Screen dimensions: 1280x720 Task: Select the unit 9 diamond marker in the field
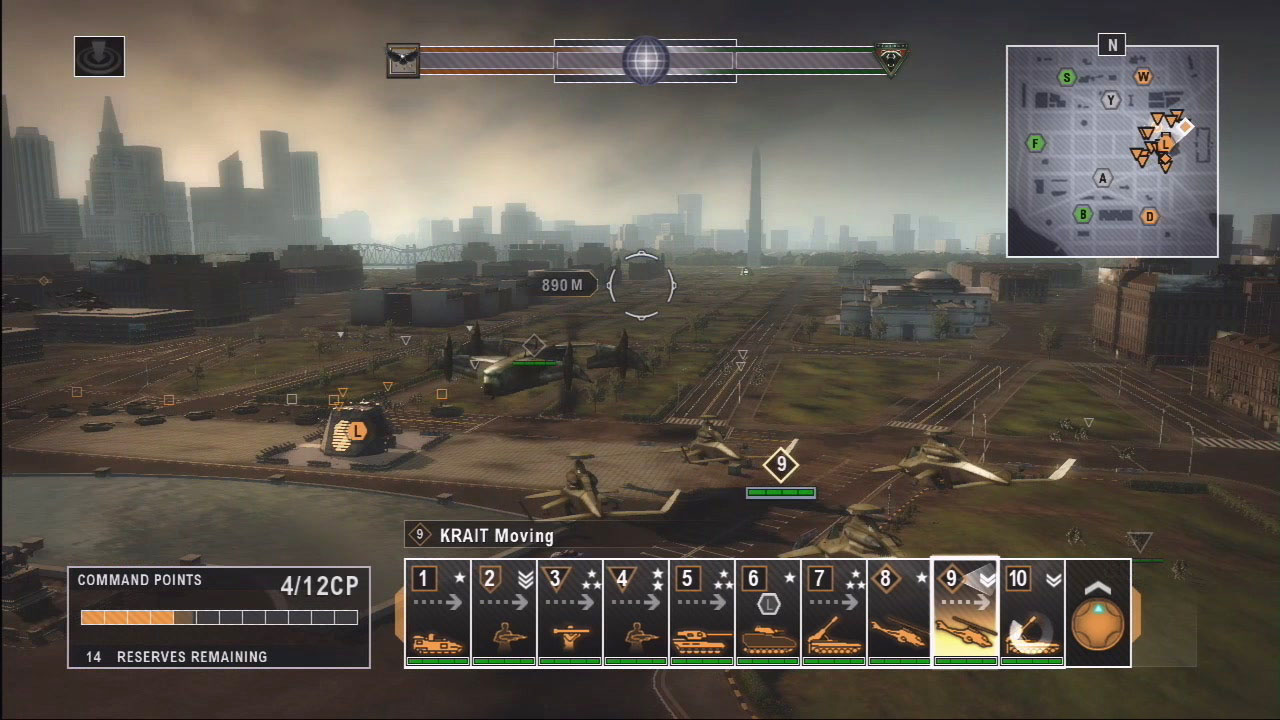tap(781, 464)
